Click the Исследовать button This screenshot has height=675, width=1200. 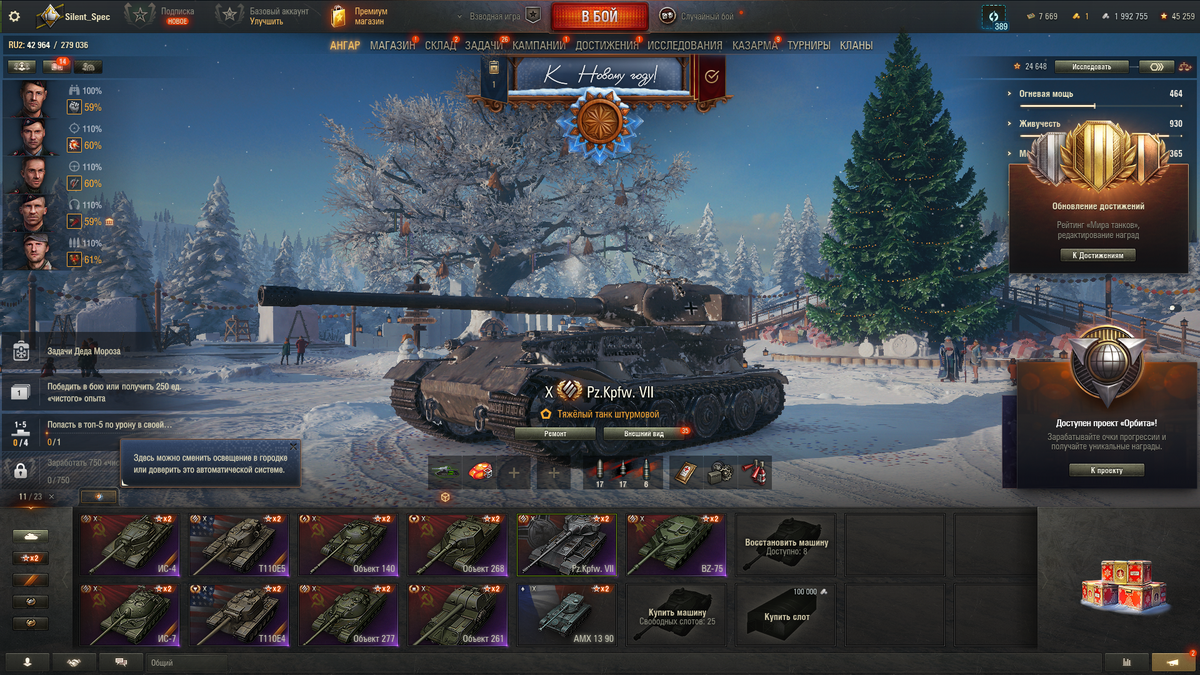(x=1091, y=67)
